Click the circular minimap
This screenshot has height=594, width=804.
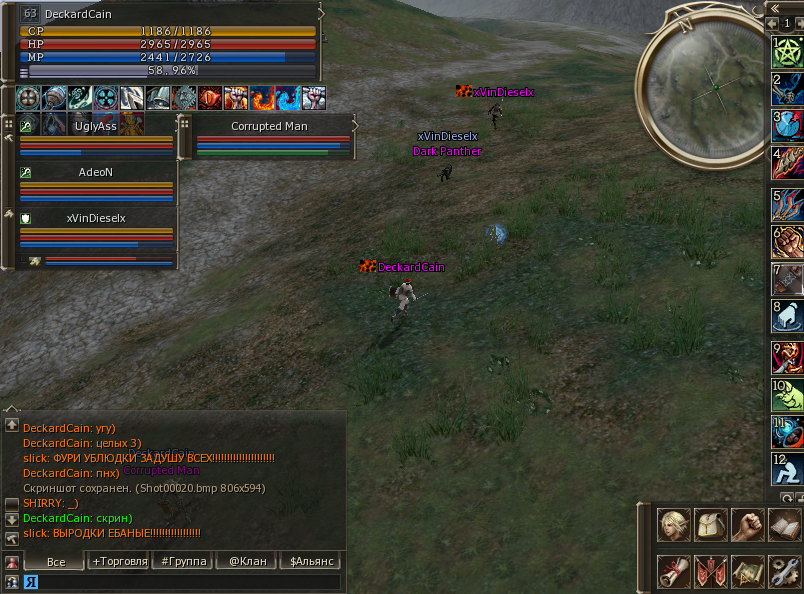713,84
